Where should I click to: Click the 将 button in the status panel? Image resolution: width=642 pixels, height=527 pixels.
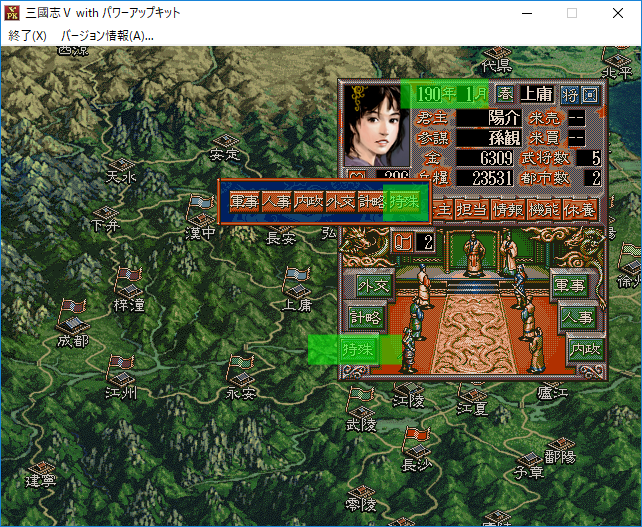tap(570, 95)
